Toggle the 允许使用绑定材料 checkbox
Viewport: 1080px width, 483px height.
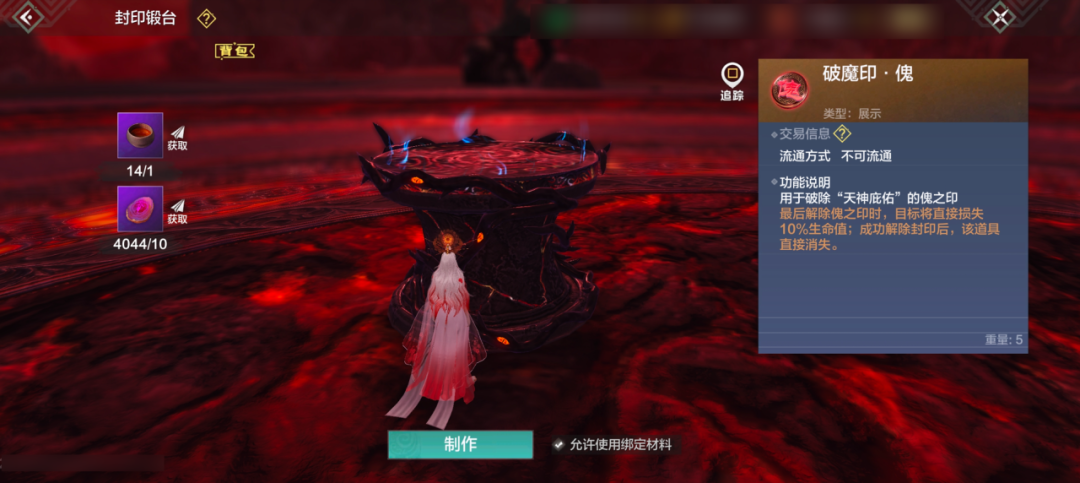coord(559,445)
